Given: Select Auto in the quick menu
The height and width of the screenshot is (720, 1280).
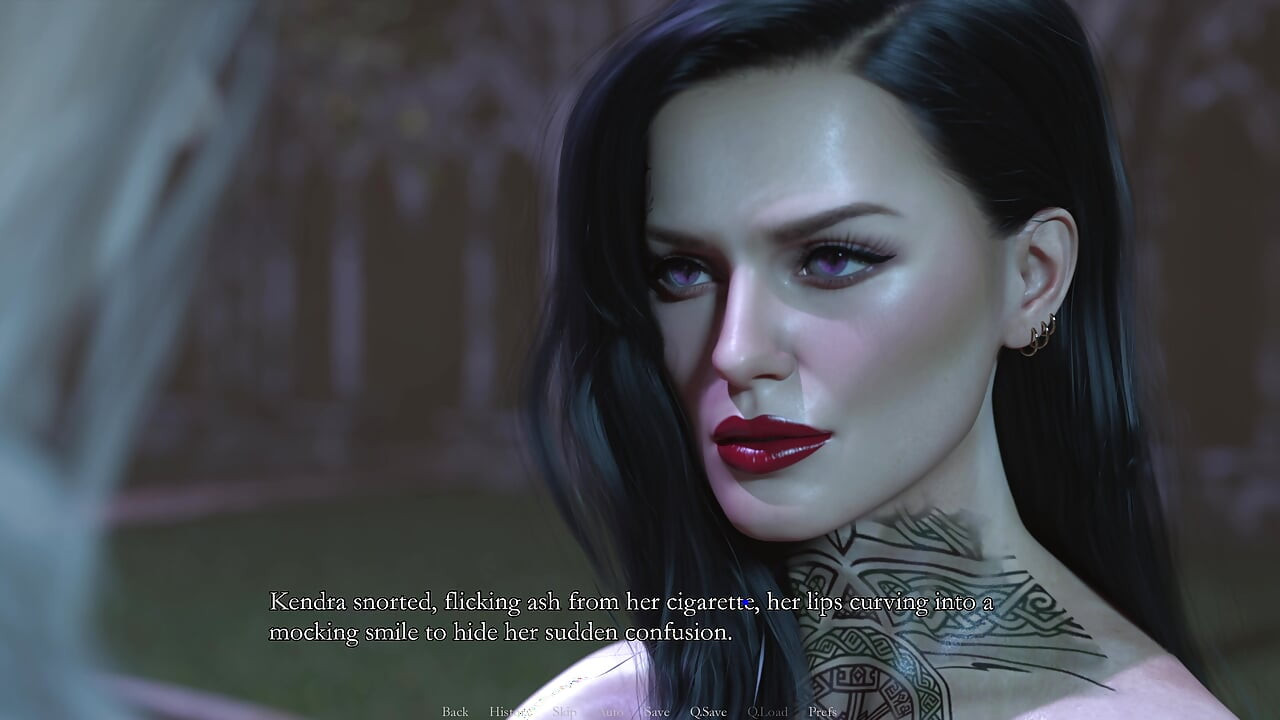Looking at the screenshot, I should point(611,711).
